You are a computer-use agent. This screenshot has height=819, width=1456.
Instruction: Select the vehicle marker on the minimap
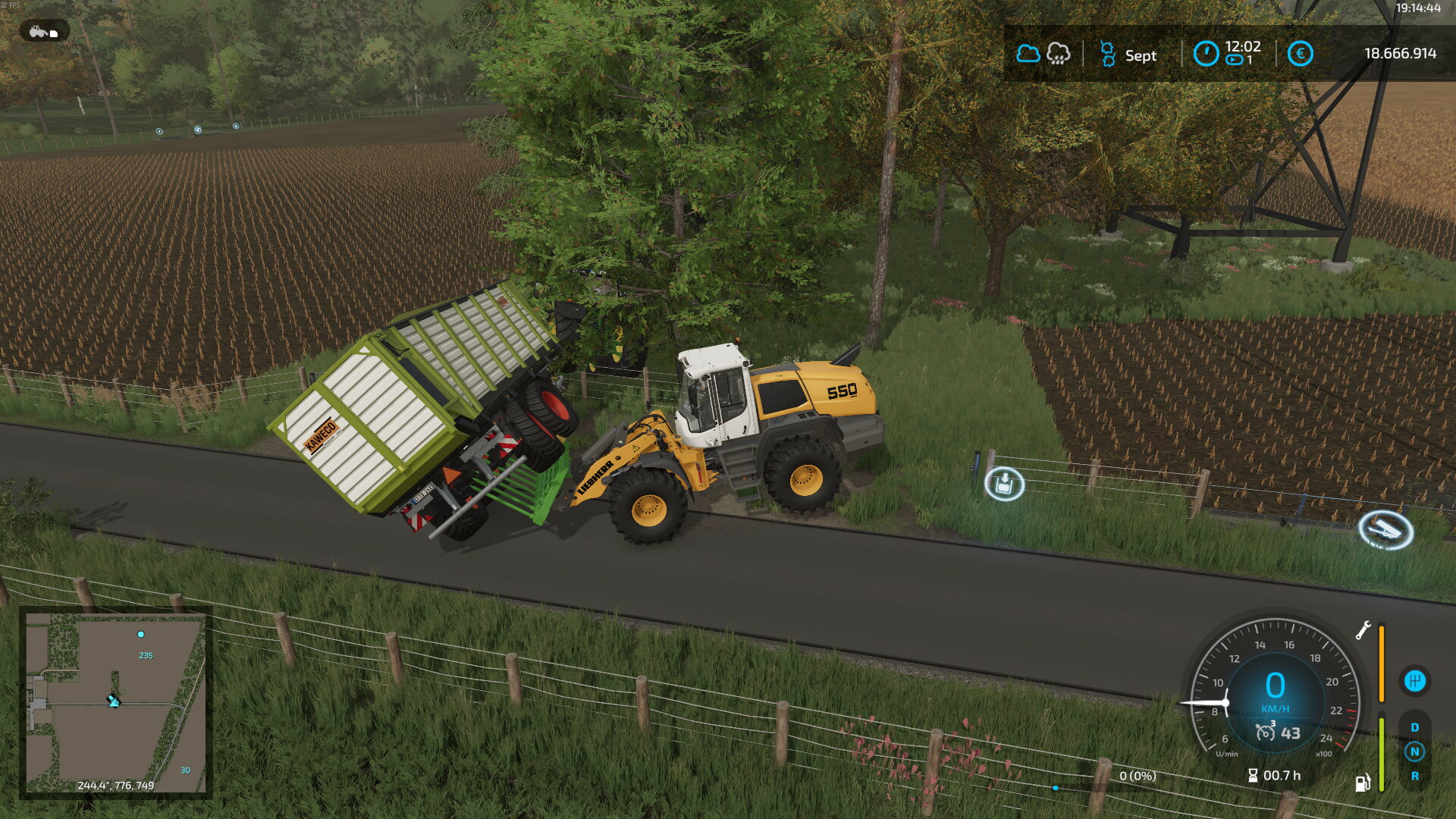114,701
